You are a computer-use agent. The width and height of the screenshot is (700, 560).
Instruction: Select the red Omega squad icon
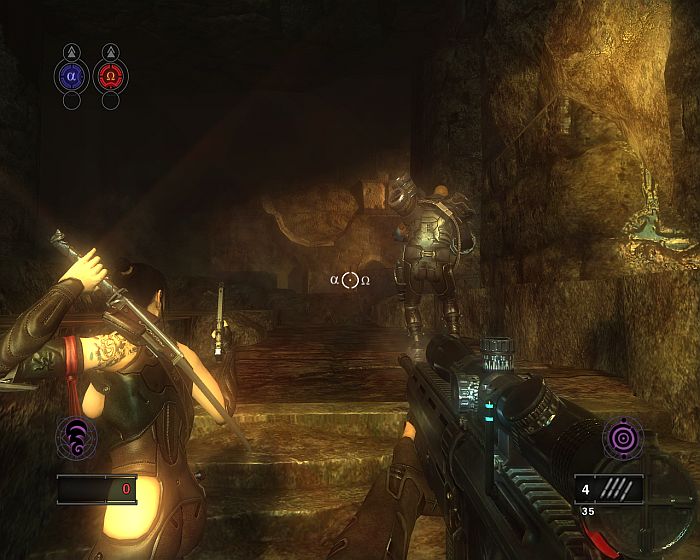point(109,74)
